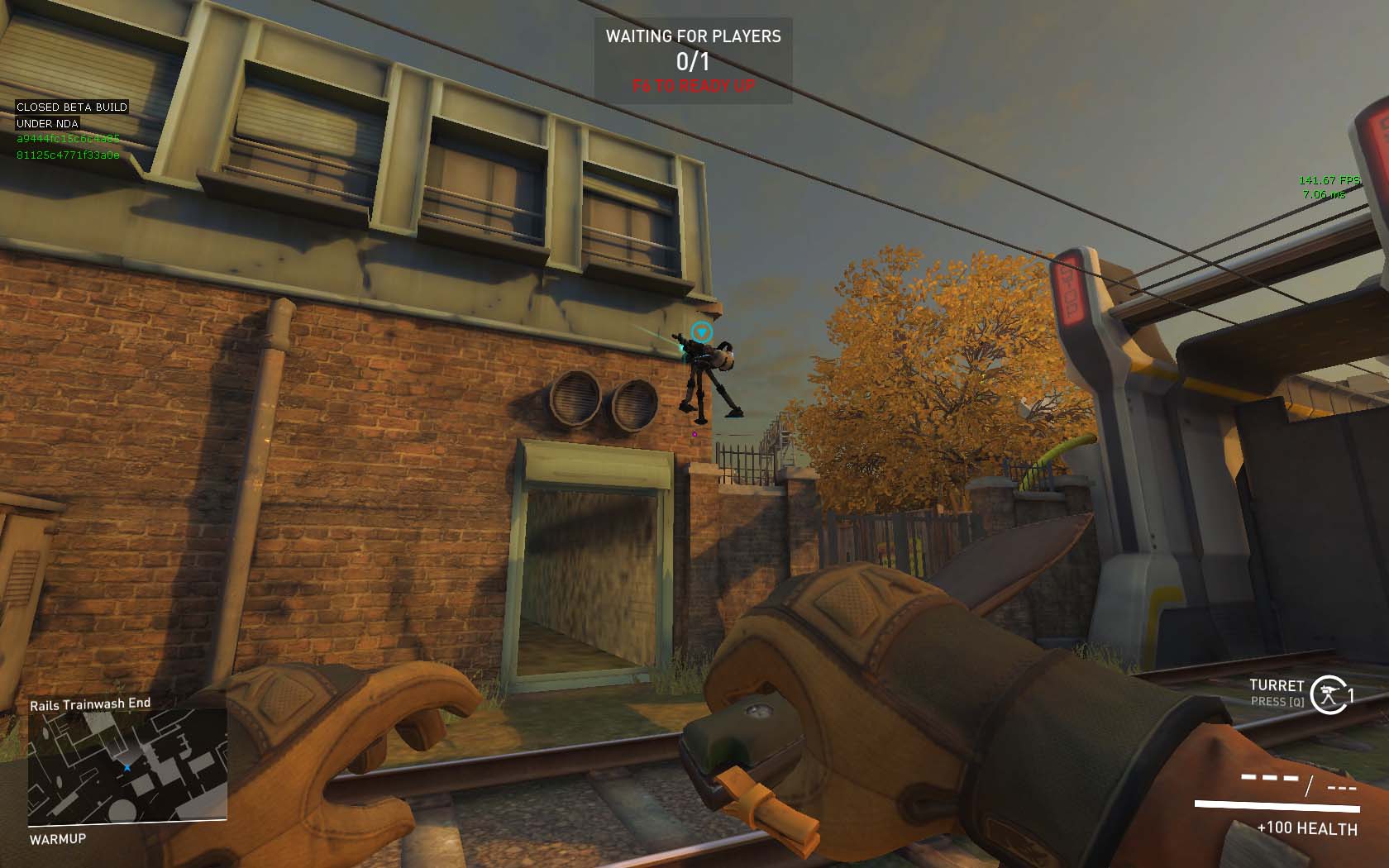Click the Rails Trainwash End minimap

tap(127, 765)
